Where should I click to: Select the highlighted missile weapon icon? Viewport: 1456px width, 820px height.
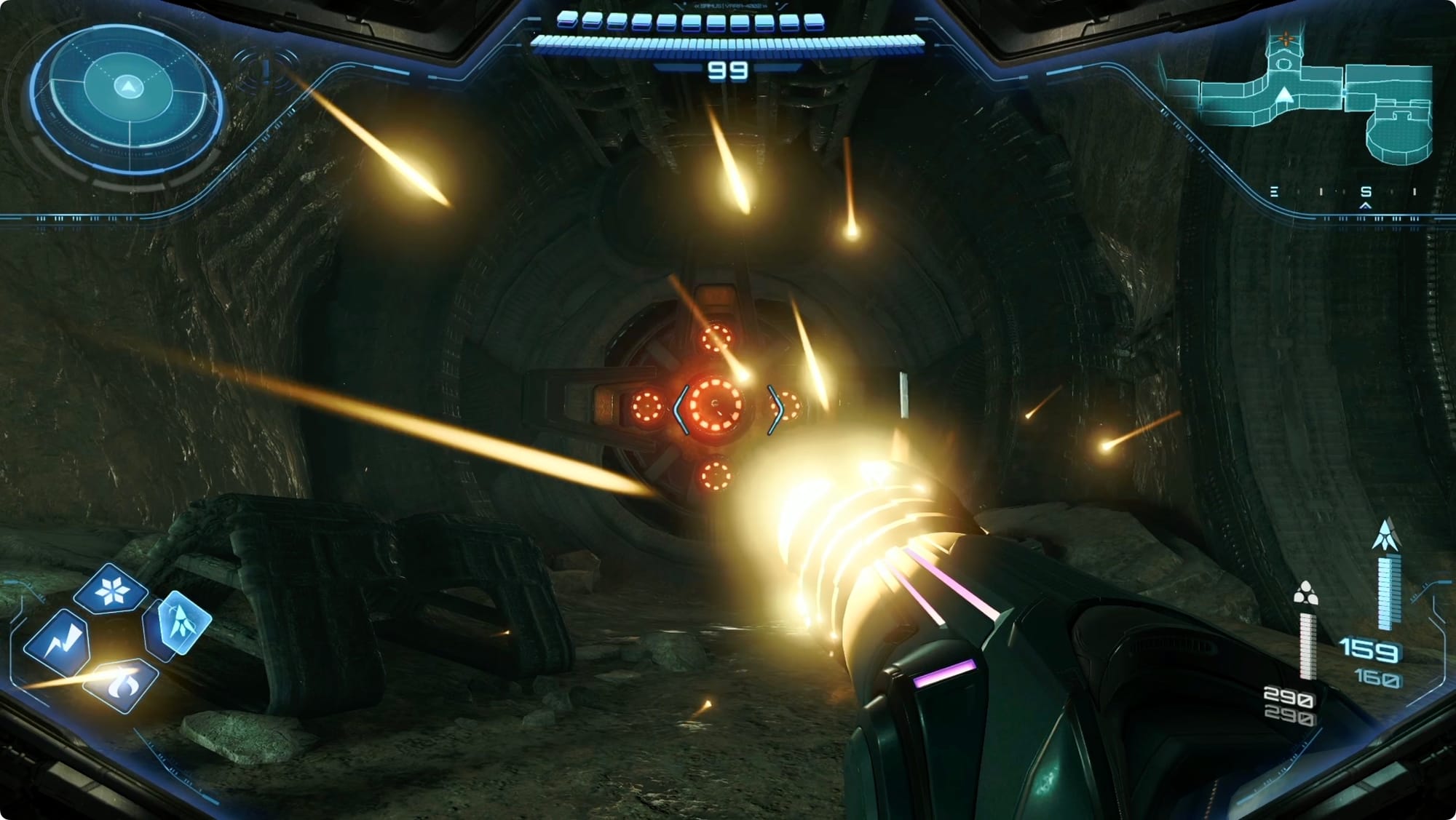178,623
